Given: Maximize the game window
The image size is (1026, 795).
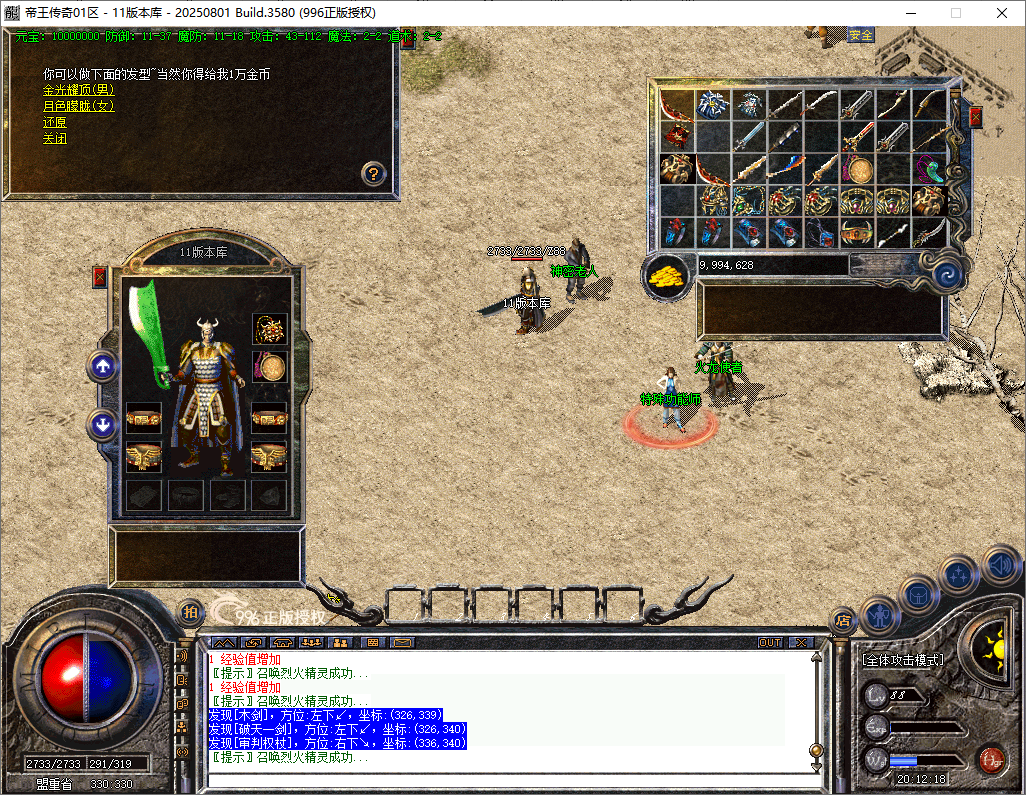Looking at the screenshot, I should 956,13.
